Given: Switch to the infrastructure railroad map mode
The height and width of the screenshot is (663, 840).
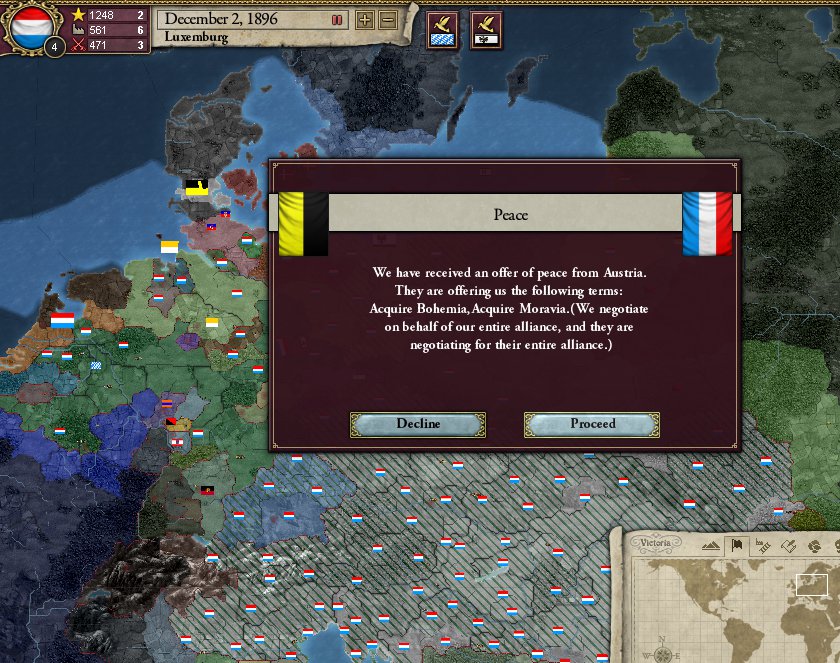Looking at the screenshot, I should pyautogui.click(x=762, y=546).
